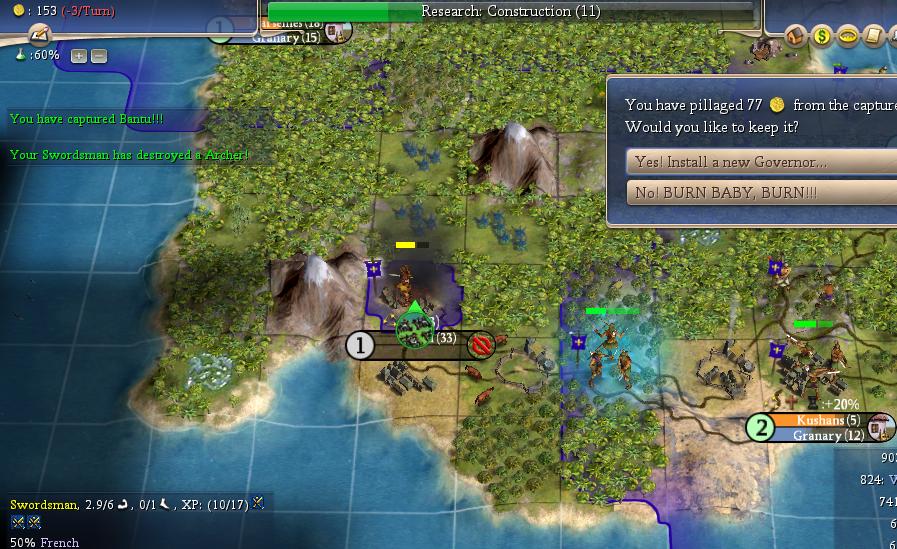The height and width of the screenshot is (549, 897).
Task: Open the event log quill icon
Action: [40, 36]
